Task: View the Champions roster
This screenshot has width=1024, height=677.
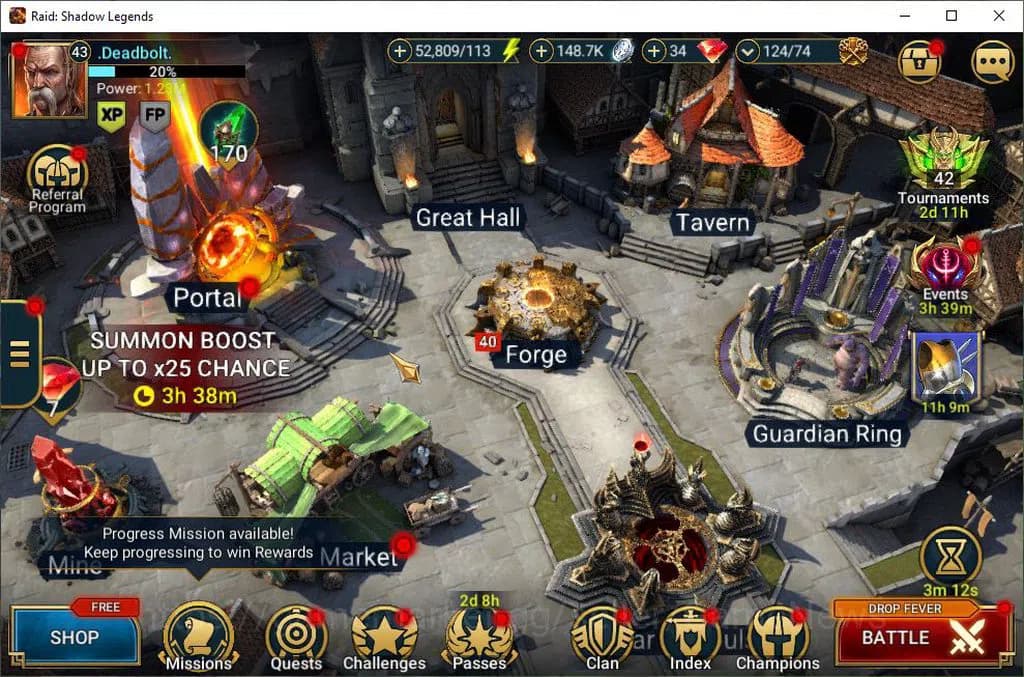Action: pyautogui.click(x=777, y=636)
